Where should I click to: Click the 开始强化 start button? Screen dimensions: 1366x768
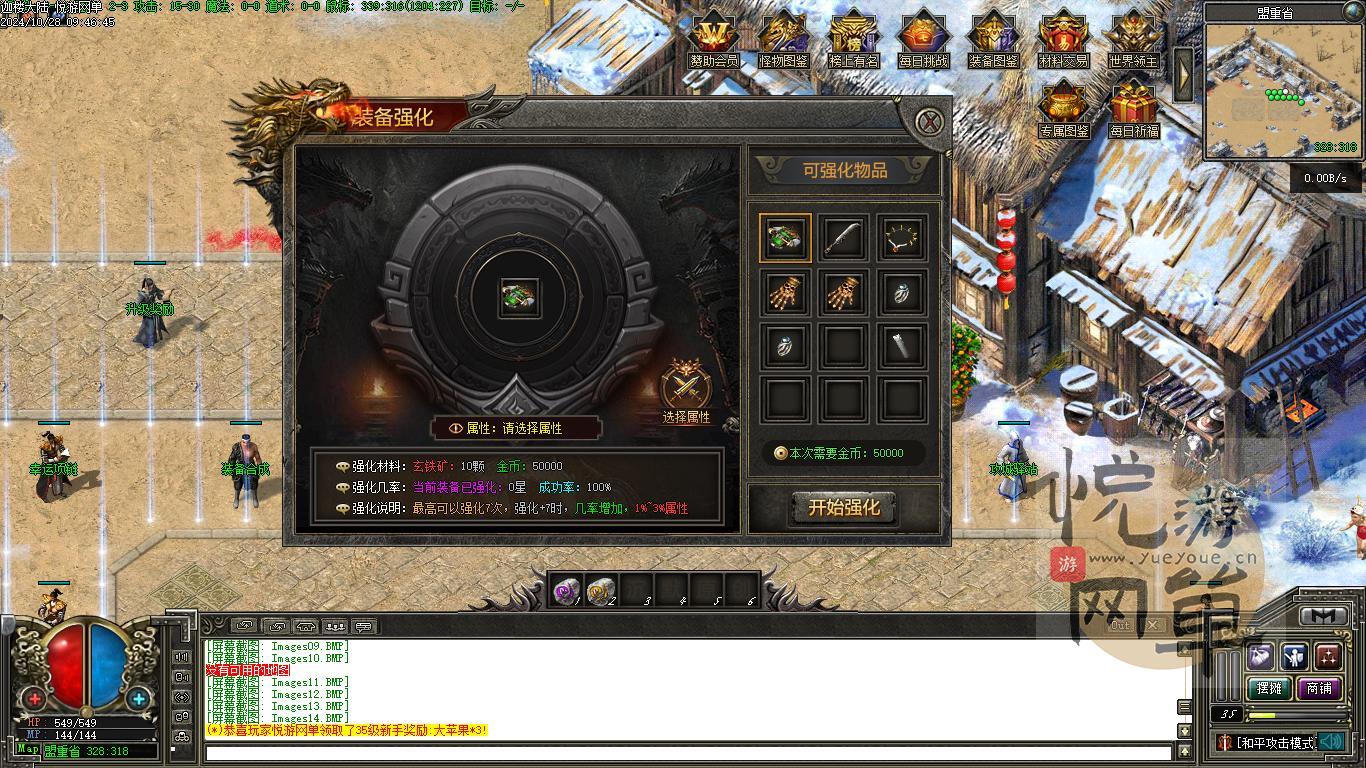click(x=844, y=508)
